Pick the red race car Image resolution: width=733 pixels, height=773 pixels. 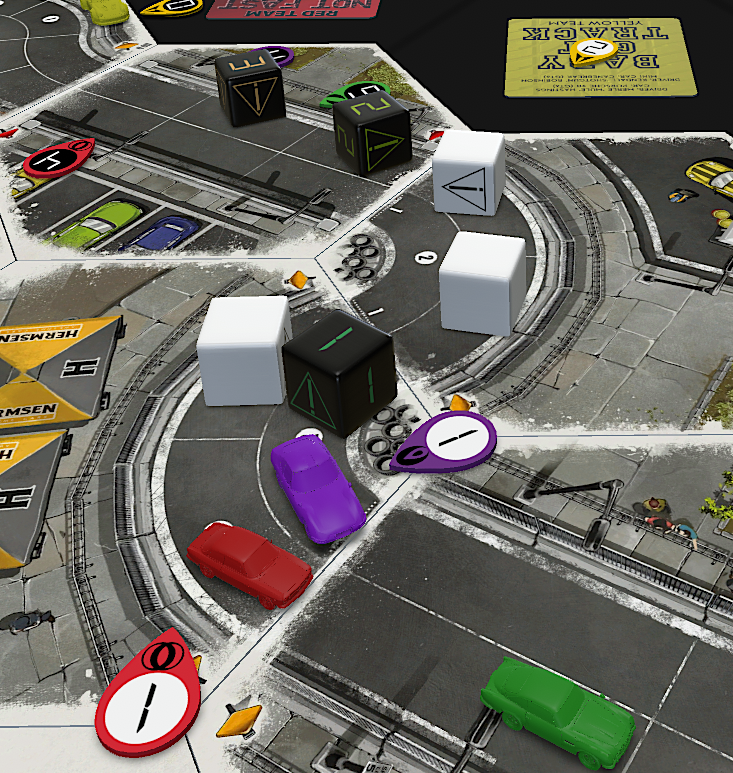[250, 563]
